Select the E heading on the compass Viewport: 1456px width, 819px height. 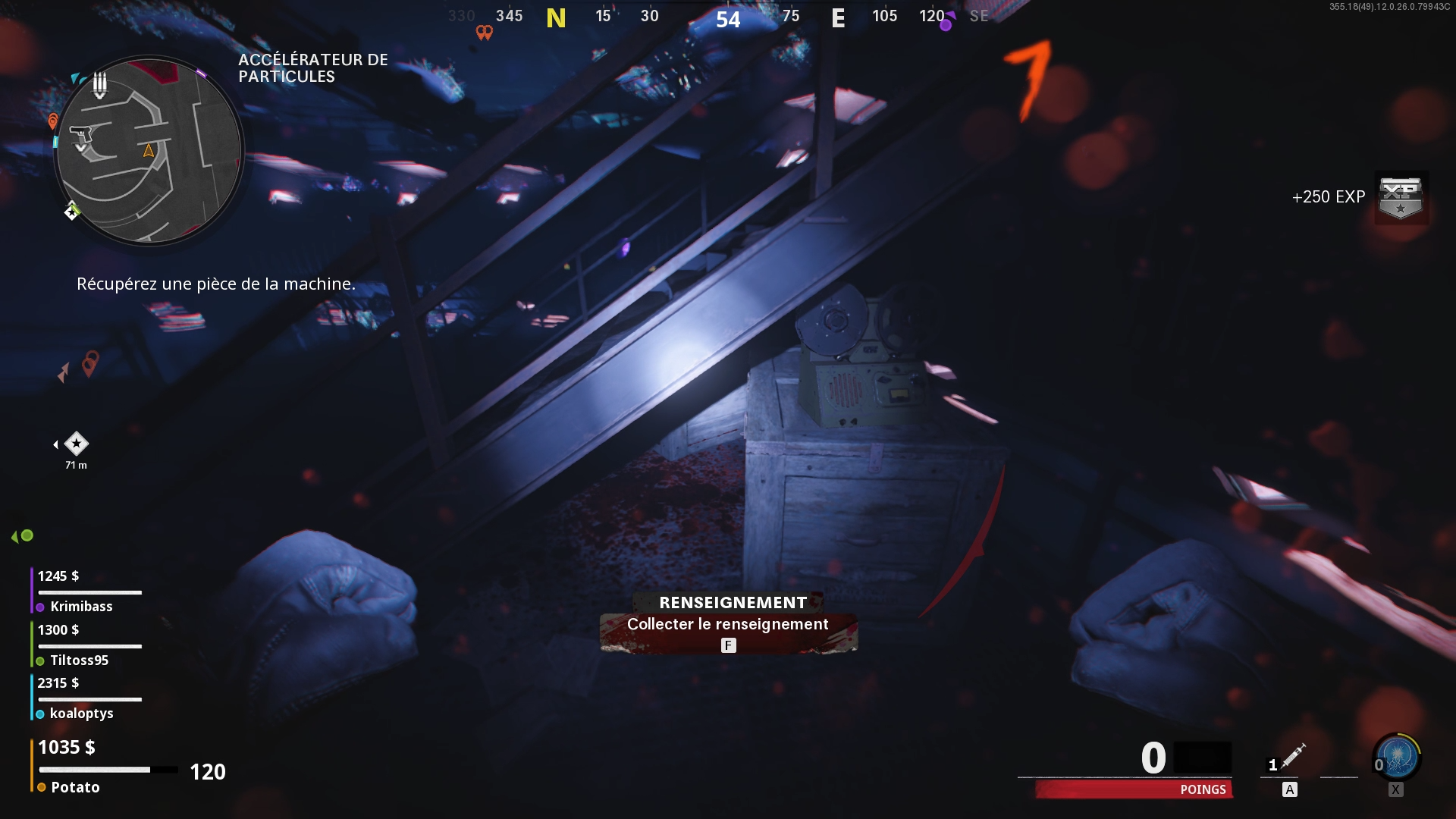tap(837, 18)
